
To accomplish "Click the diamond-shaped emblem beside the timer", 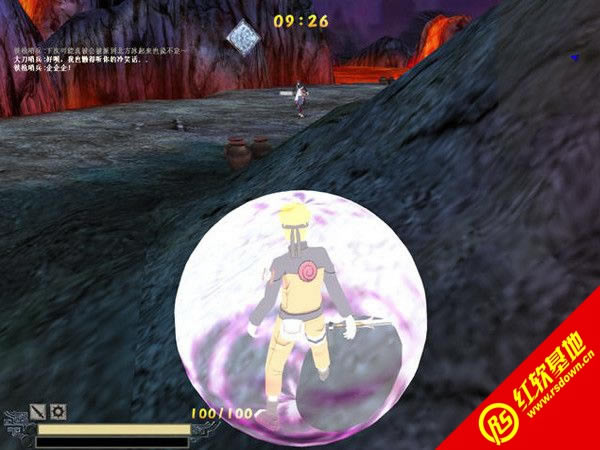I will click(243, 37).
